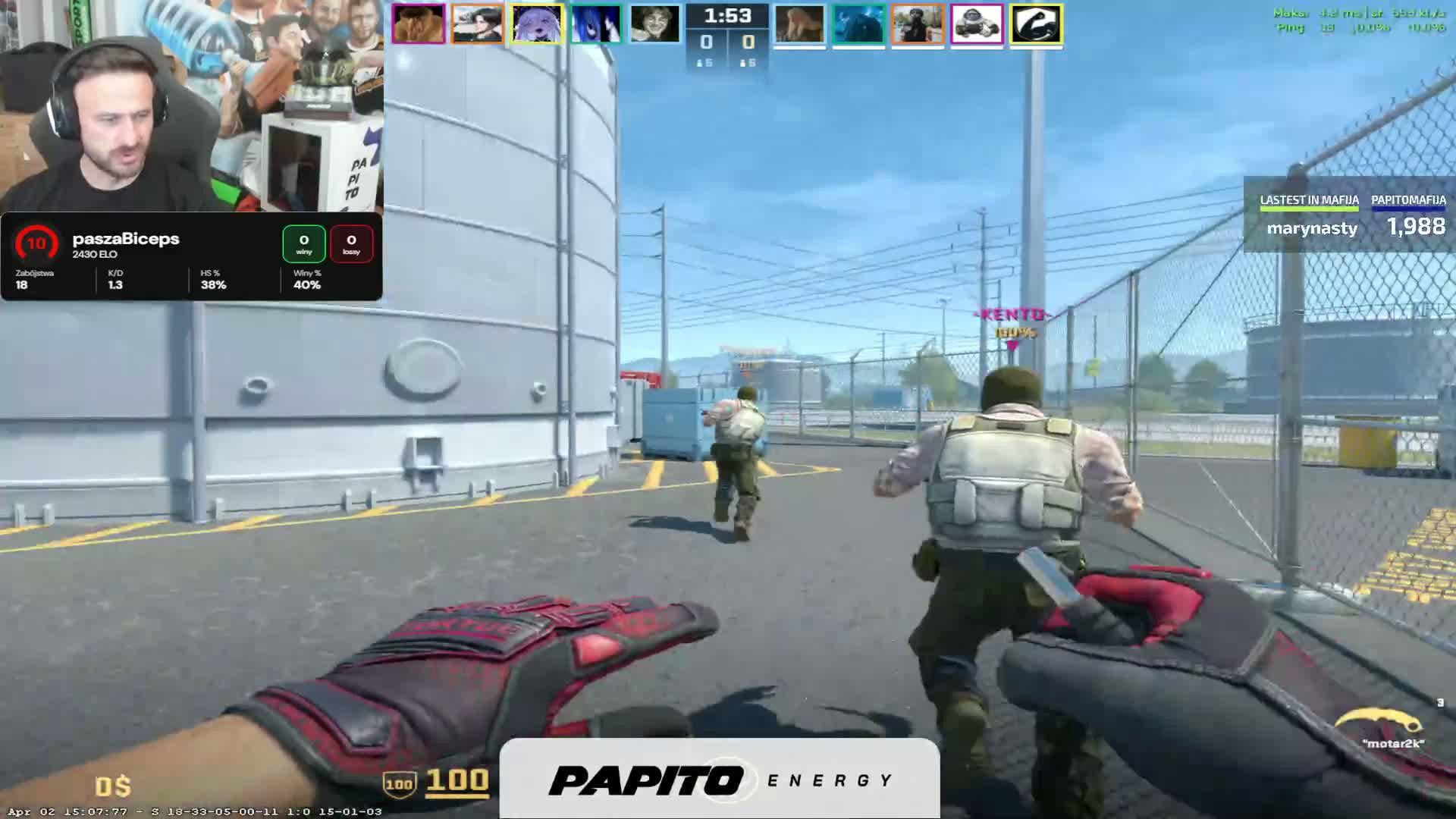Click the brown monkey avatar with magenta border
Image resolution: width=1456 pixels, height=819 pixels.
pyautogui.click(x=419, y=24)
